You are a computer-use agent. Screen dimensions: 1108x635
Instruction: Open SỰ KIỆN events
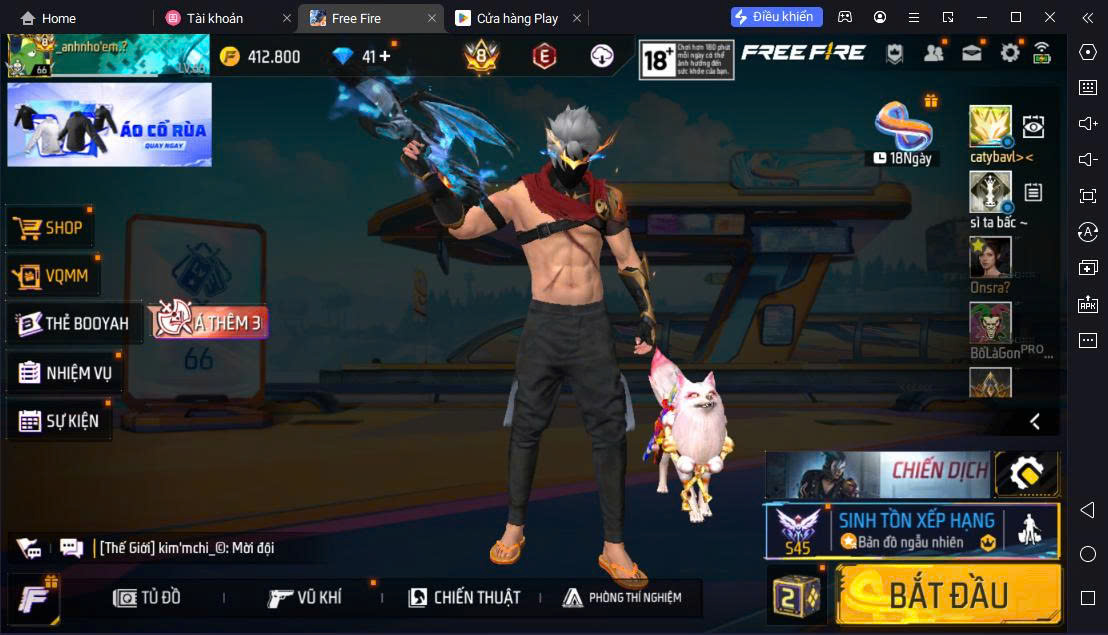(x=59, y=421)
